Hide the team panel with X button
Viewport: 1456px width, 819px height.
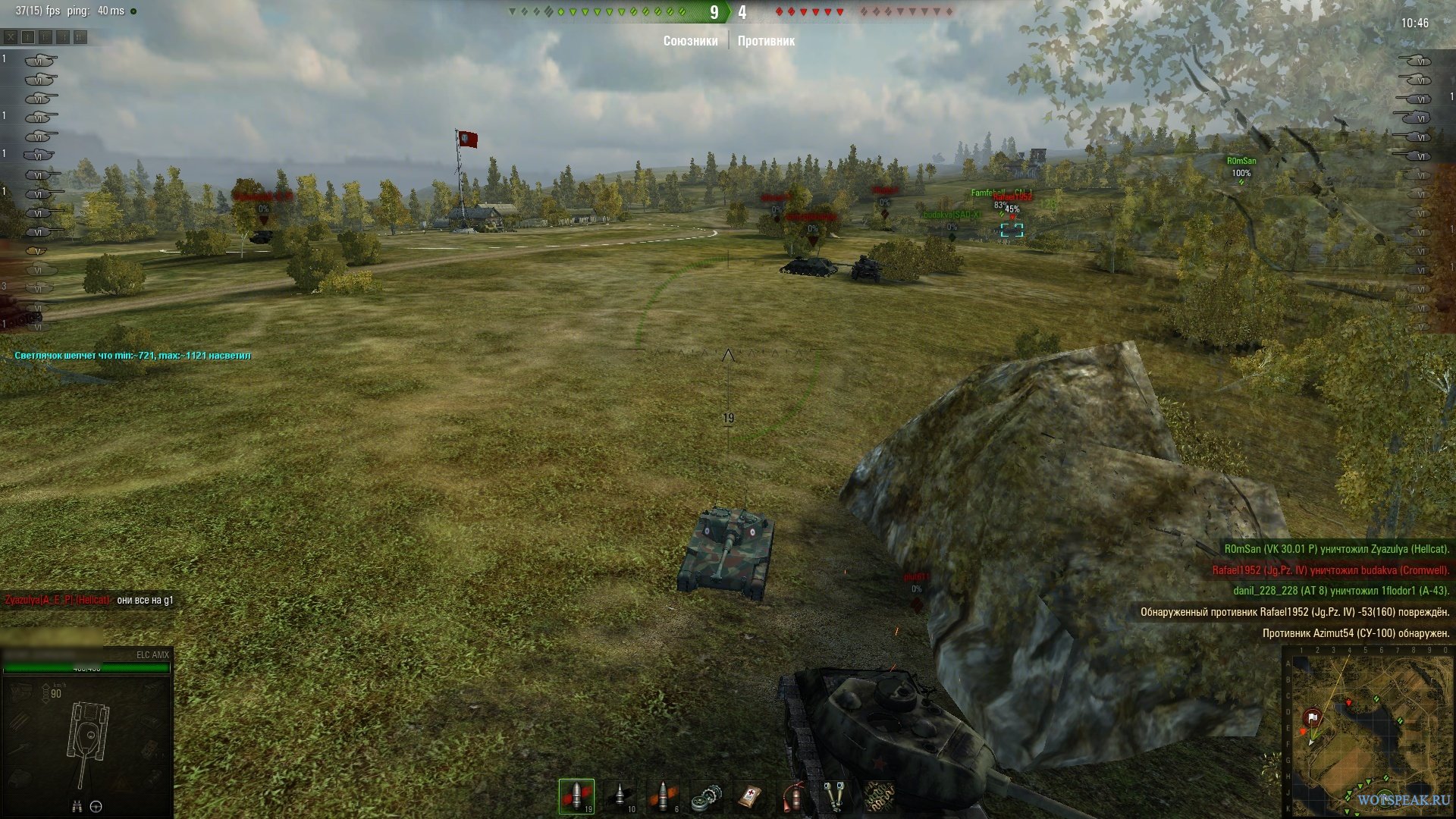click(x=11, y=36)
